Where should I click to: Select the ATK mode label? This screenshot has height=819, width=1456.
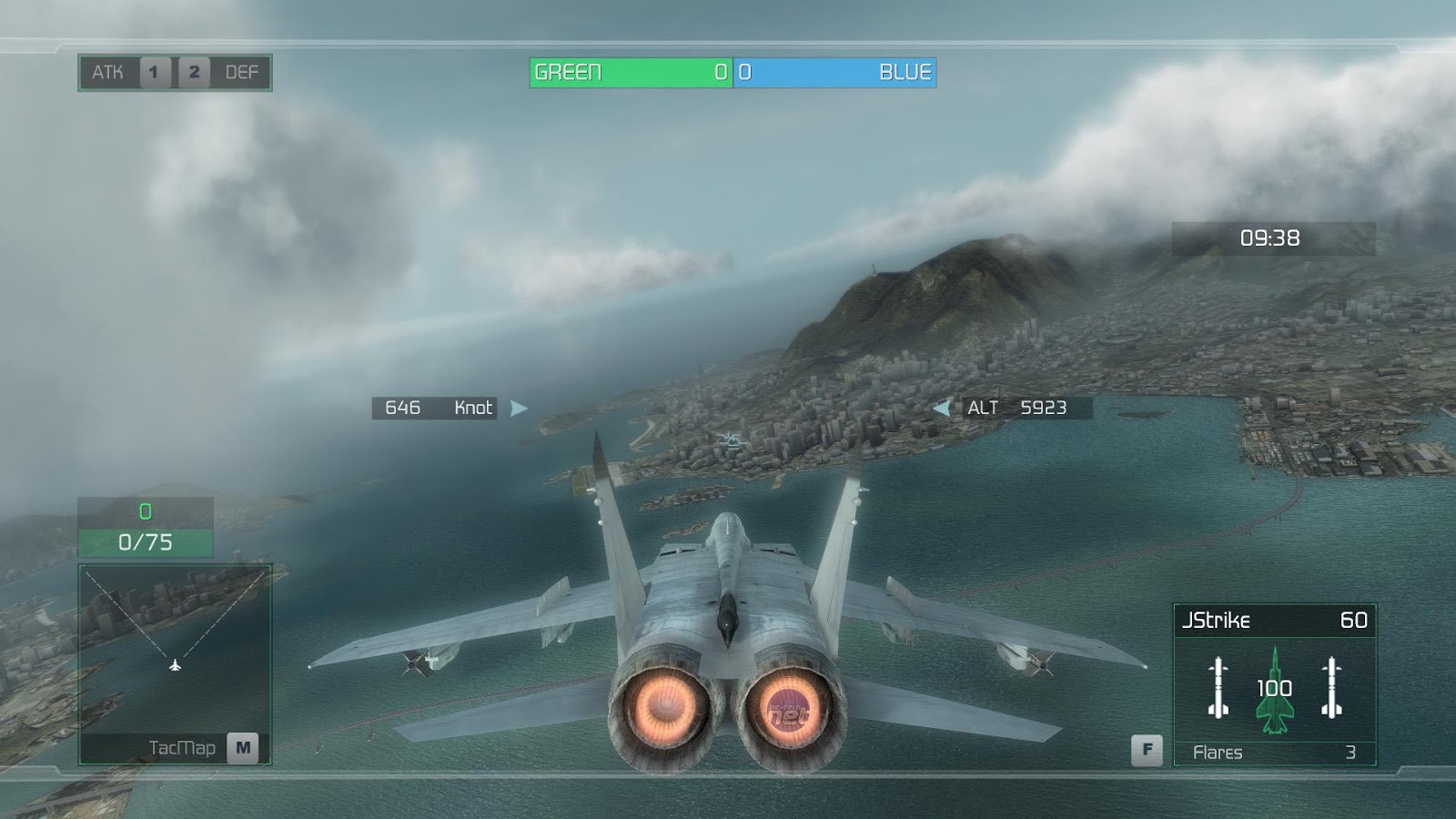(x=107, y=73)
